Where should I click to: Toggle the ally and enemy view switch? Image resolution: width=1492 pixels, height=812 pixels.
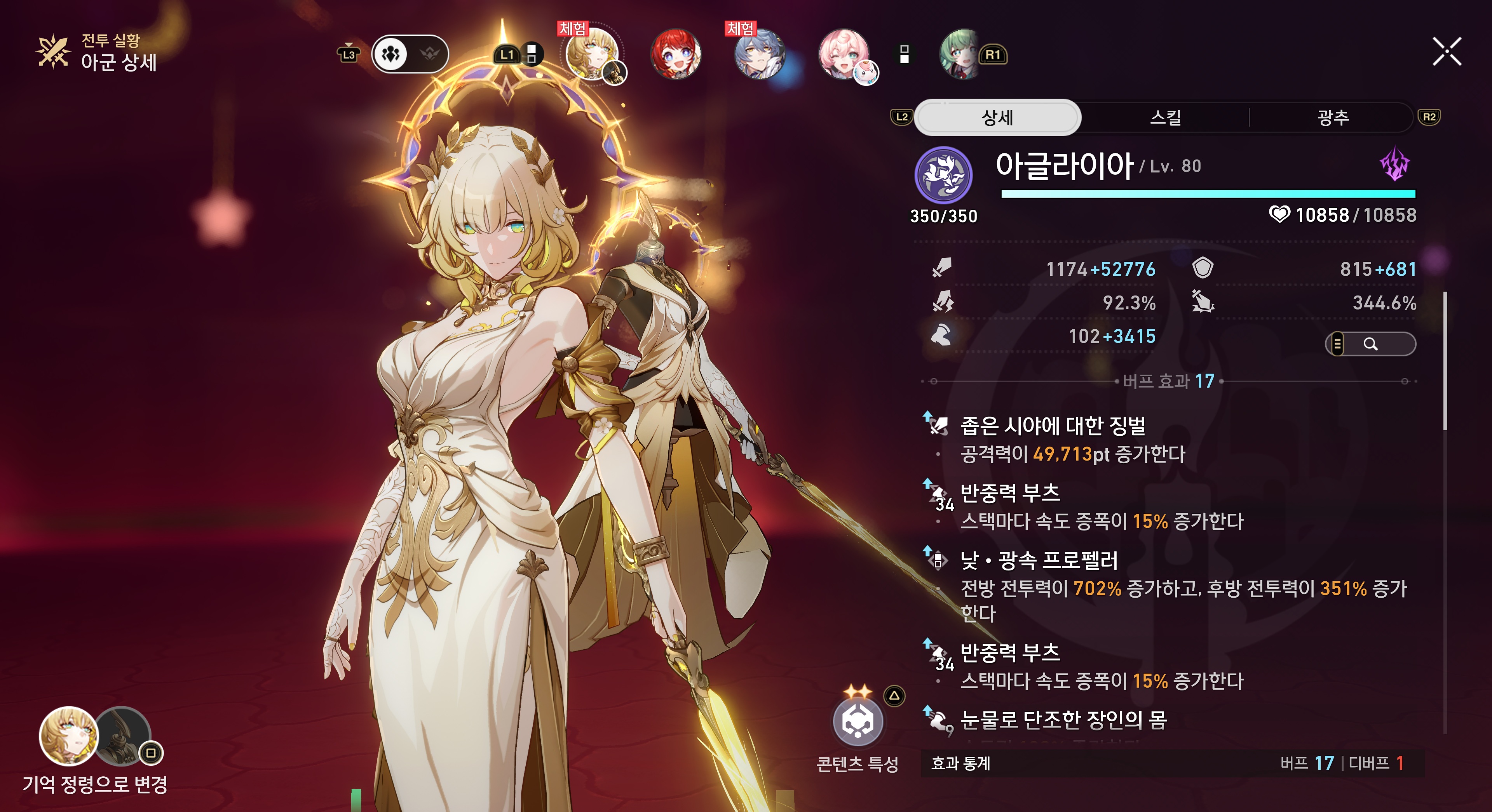tap(410, 54)
